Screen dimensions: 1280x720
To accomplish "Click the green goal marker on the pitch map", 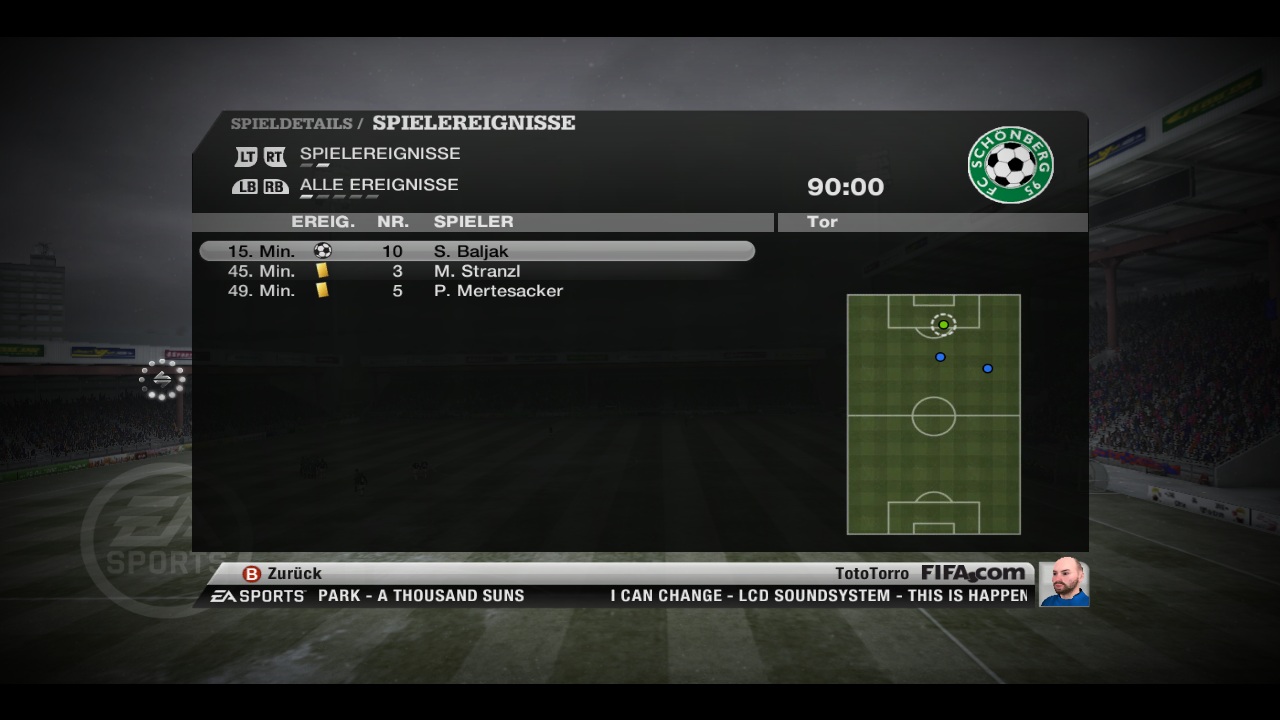I will point(943,325).
